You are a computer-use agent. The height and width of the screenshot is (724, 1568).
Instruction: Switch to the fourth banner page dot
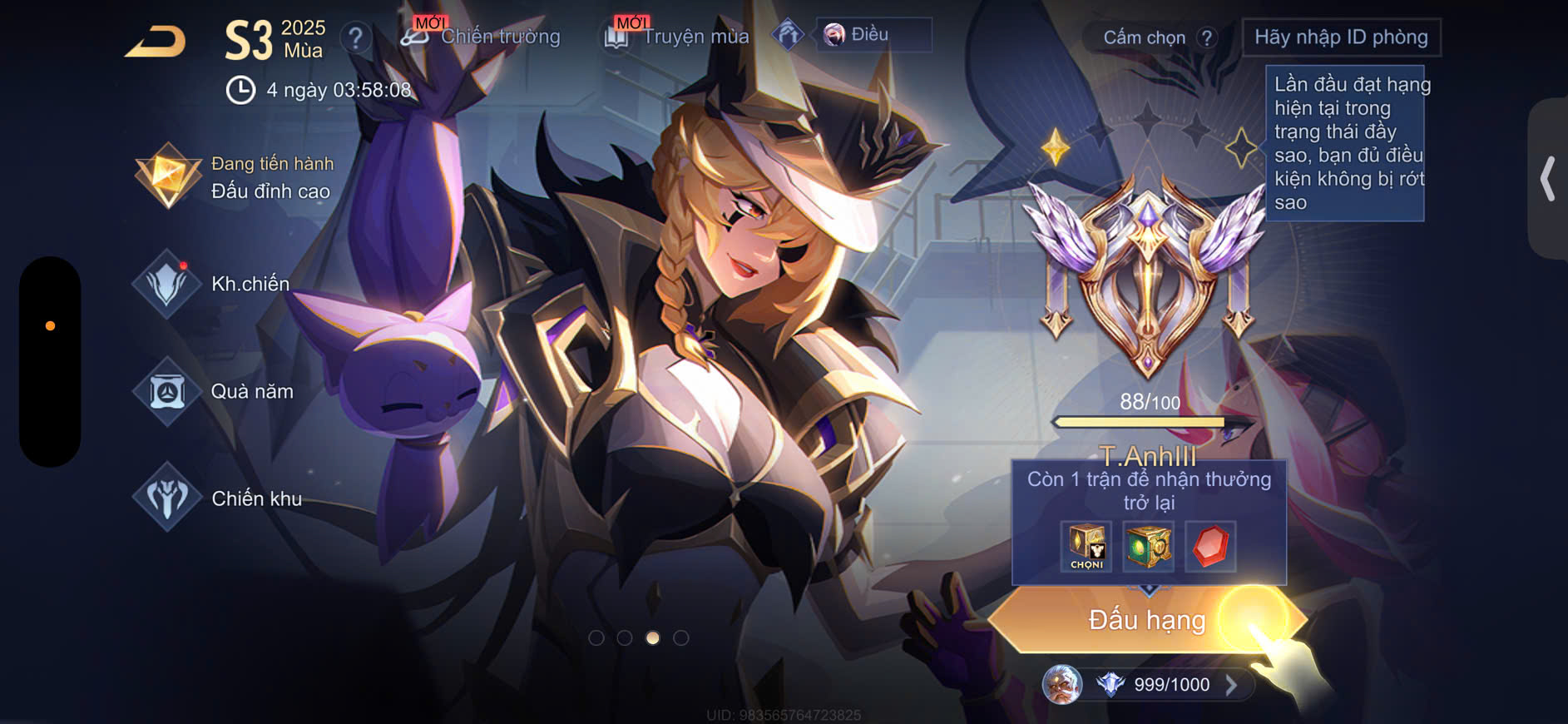click(x=681, y=638)
